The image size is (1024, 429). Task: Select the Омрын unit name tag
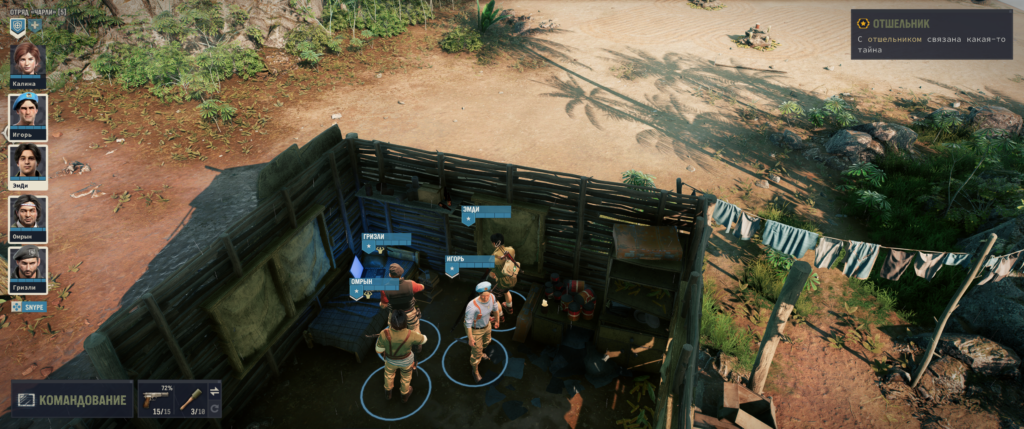pos(374,284)
